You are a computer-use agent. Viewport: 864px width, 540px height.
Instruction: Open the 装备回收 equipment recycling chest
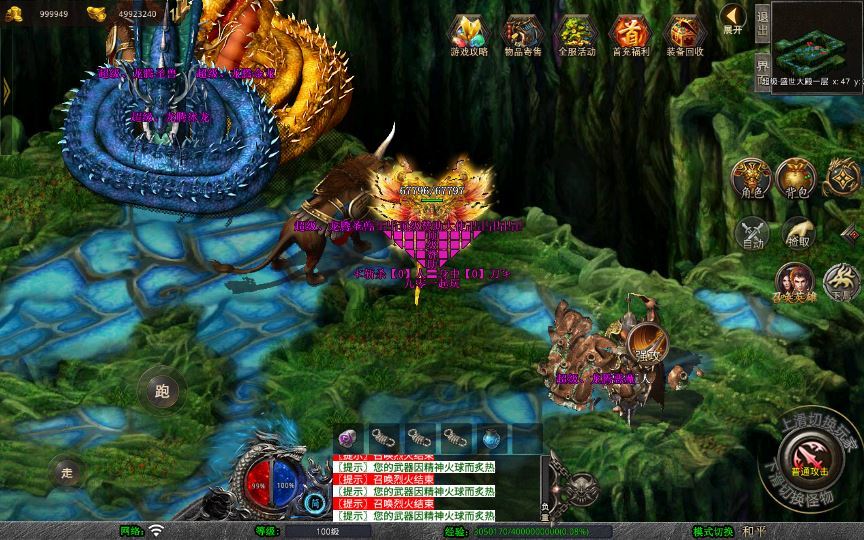tap(684, 35)
